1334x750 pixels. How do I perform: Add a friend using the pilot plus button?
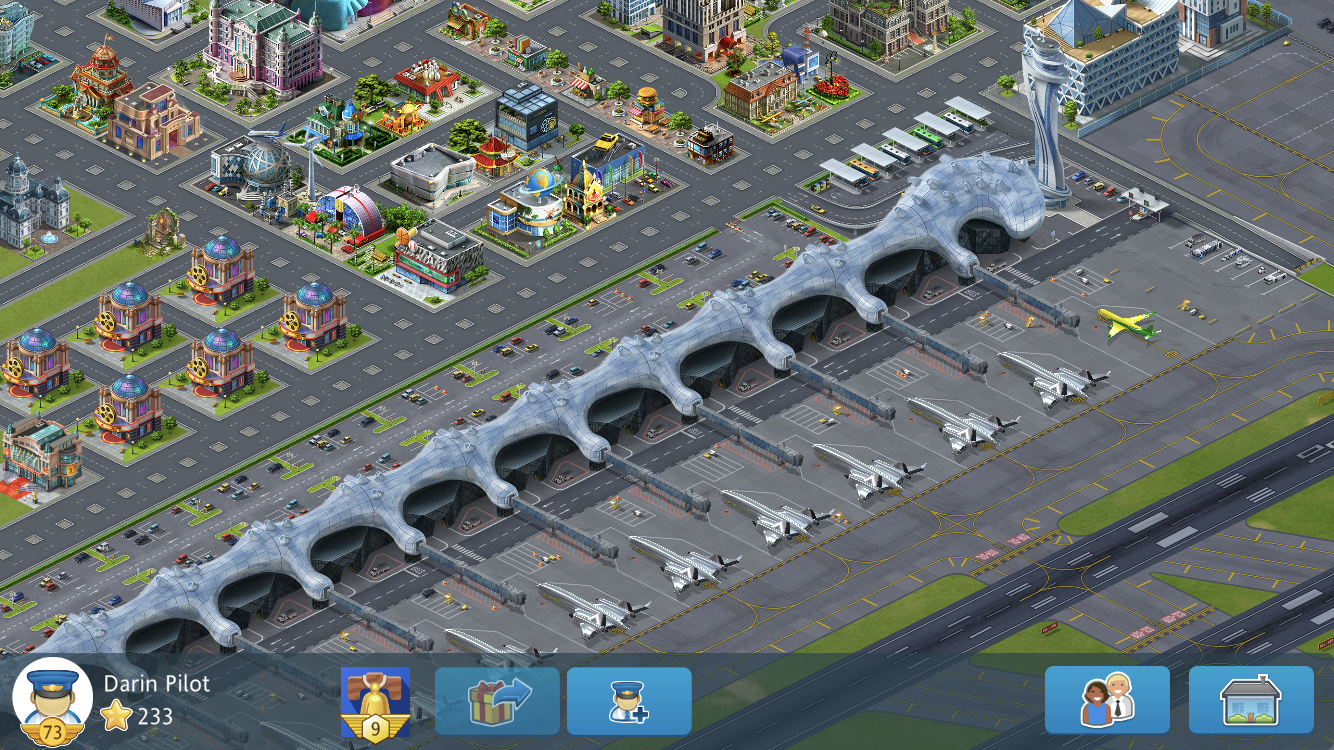[629, 702]
